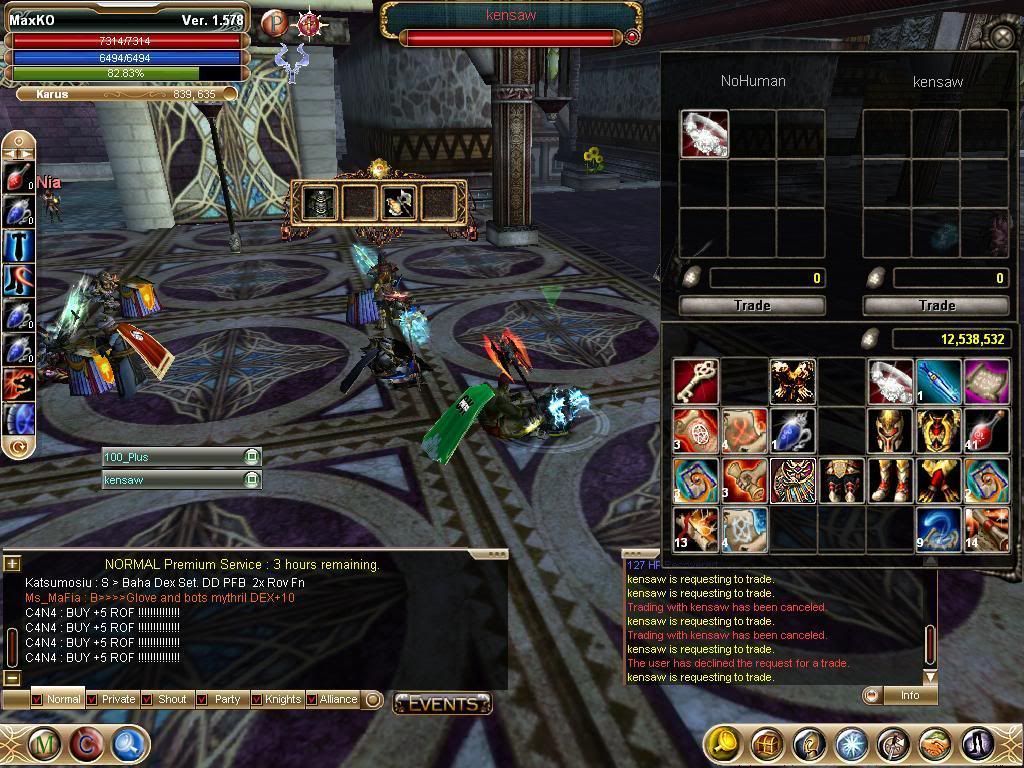Toggle the Shout chat filter

147,699
